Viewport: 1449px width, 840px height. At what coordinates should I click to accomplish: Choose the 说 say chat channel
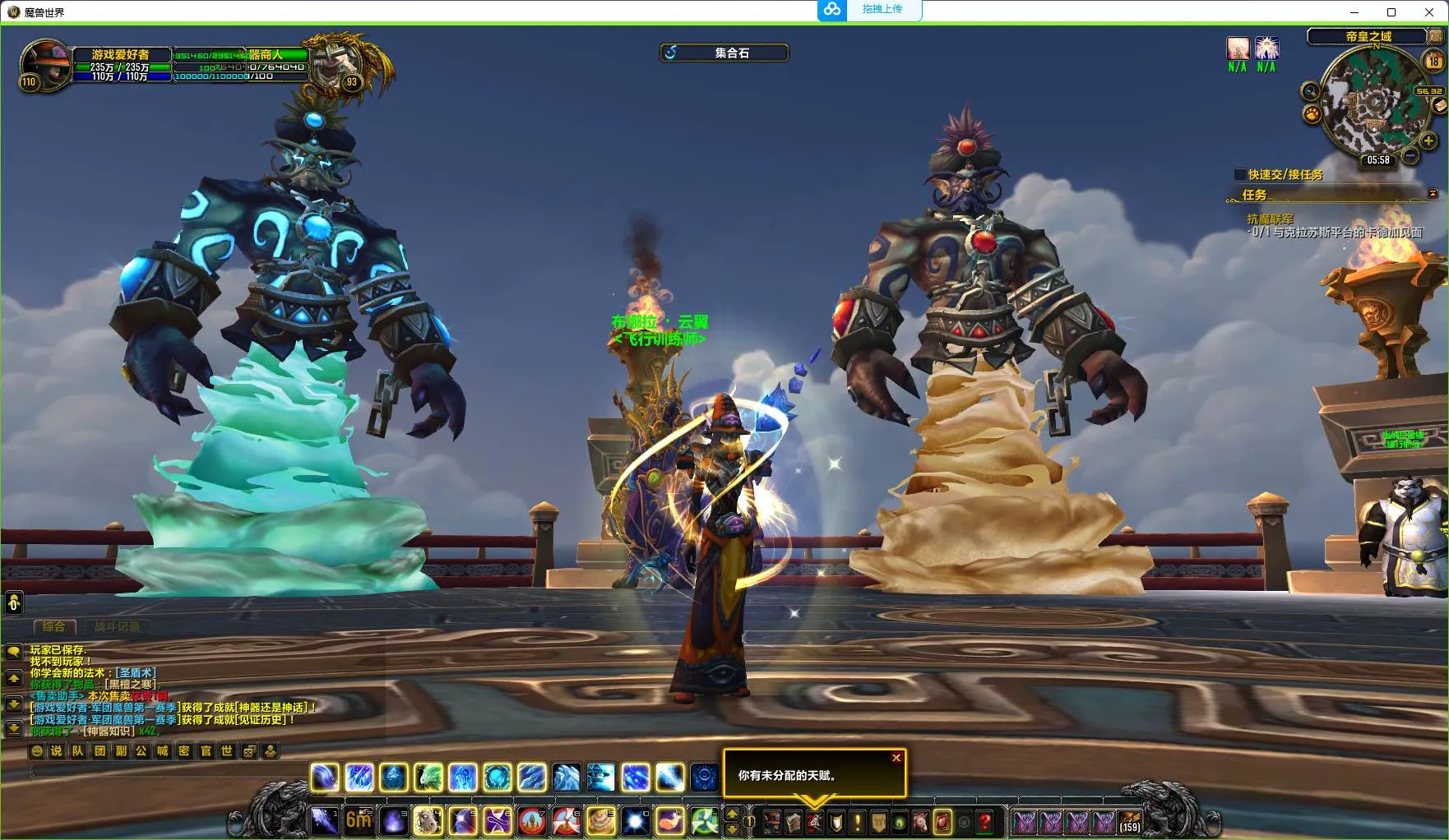pyautogui.click(x=57, y=750)
